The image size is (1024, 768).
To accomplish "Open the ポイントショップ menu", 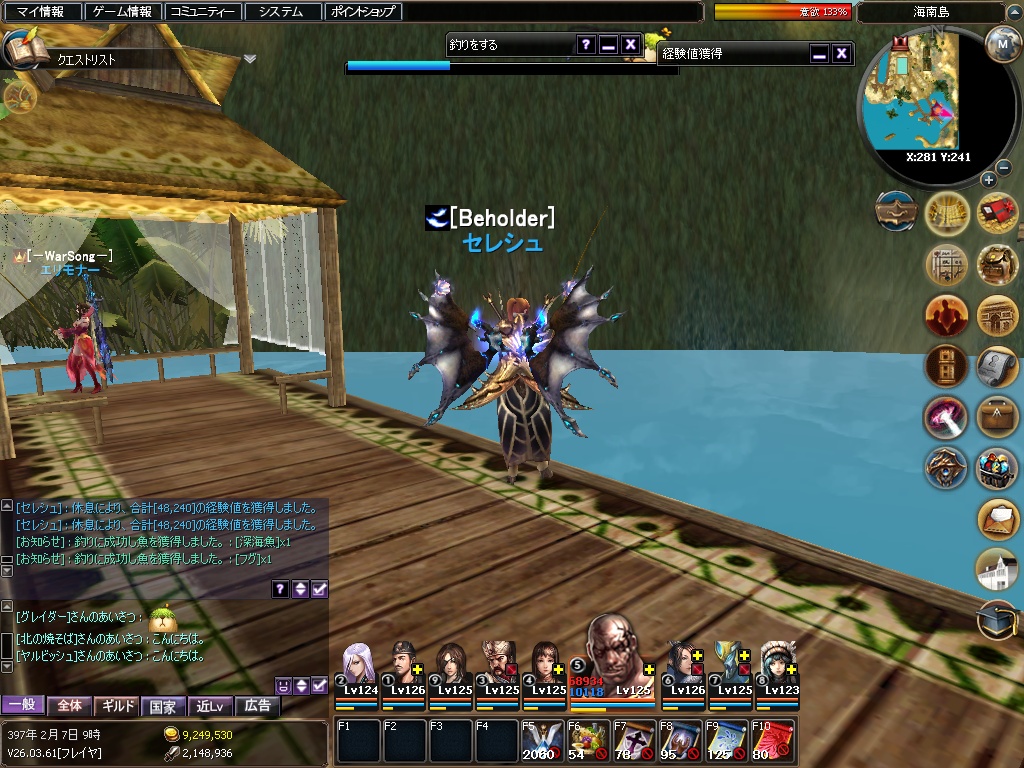I will (x=364, y=12).
